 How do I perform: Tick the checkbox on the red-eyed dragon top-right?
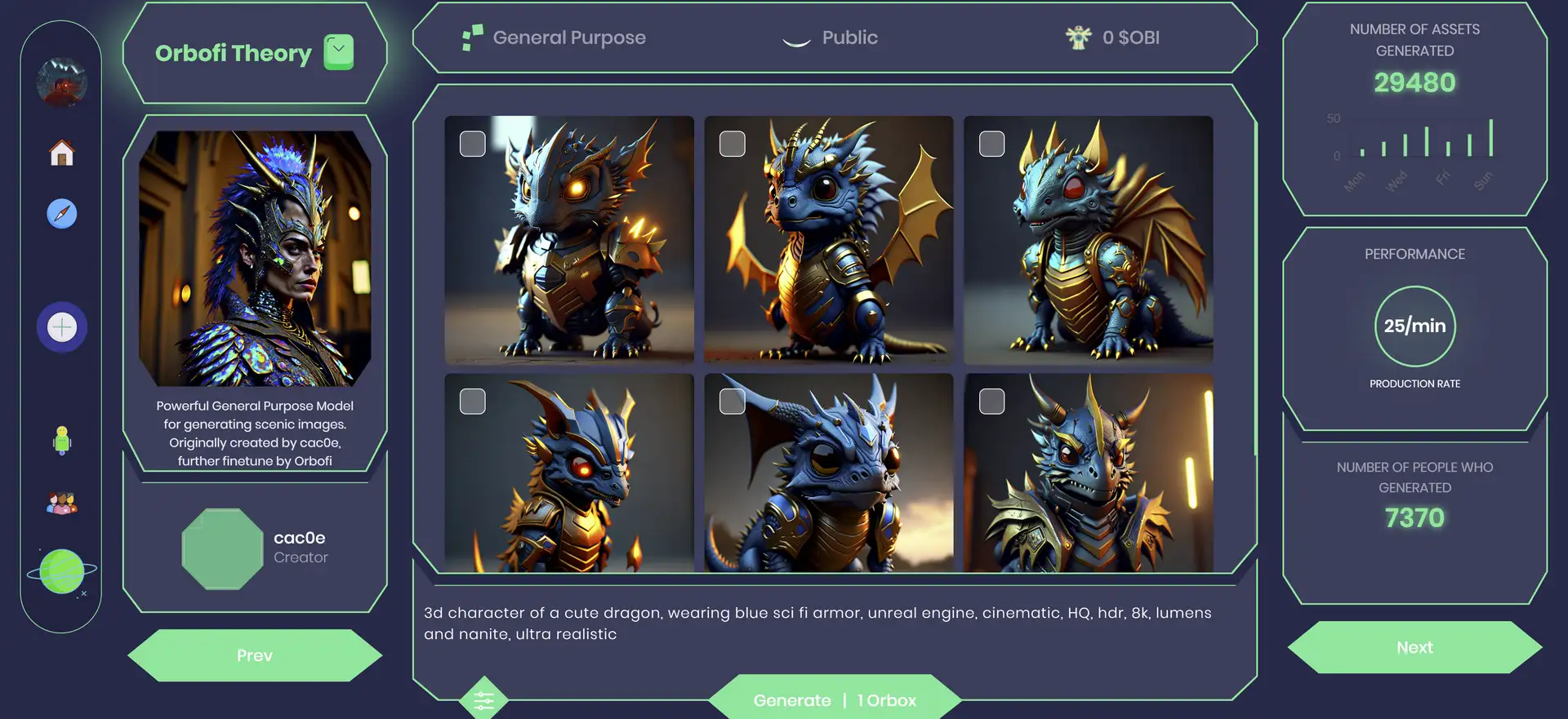click(x=992, y=144)
